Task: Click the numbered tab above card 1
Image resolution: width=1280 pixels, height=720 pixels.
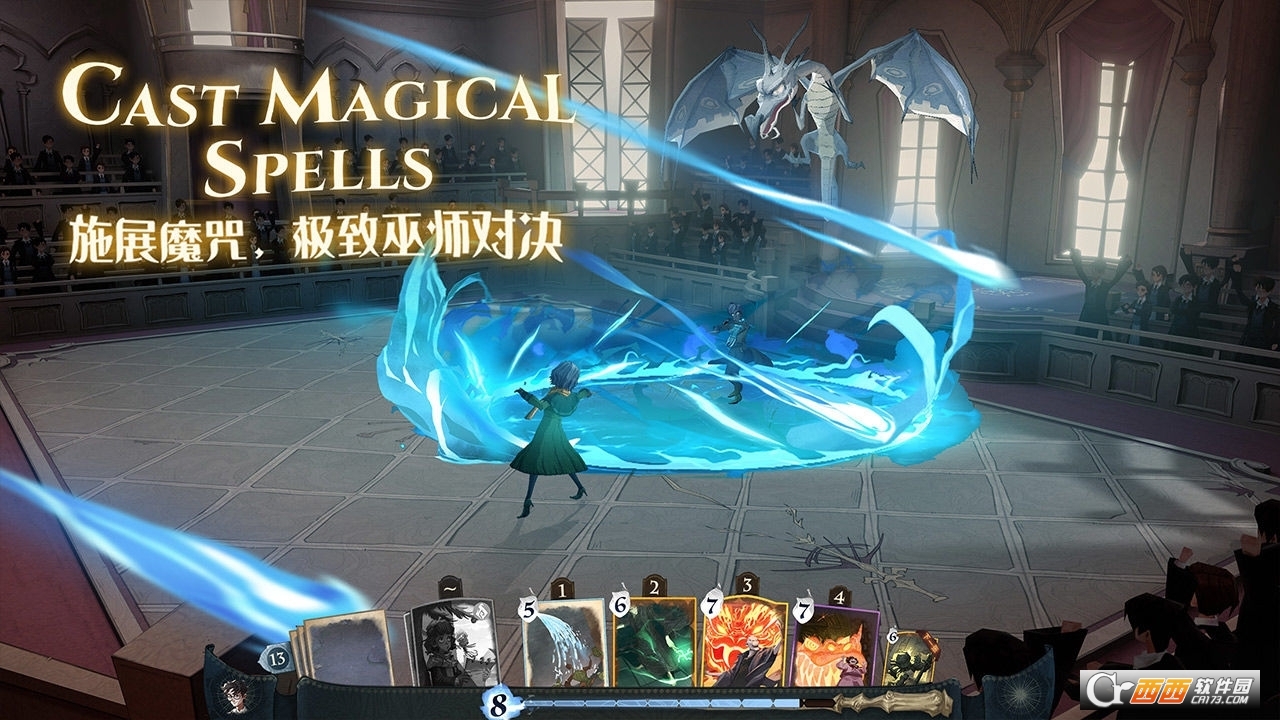Action: (x=560, y=589)
